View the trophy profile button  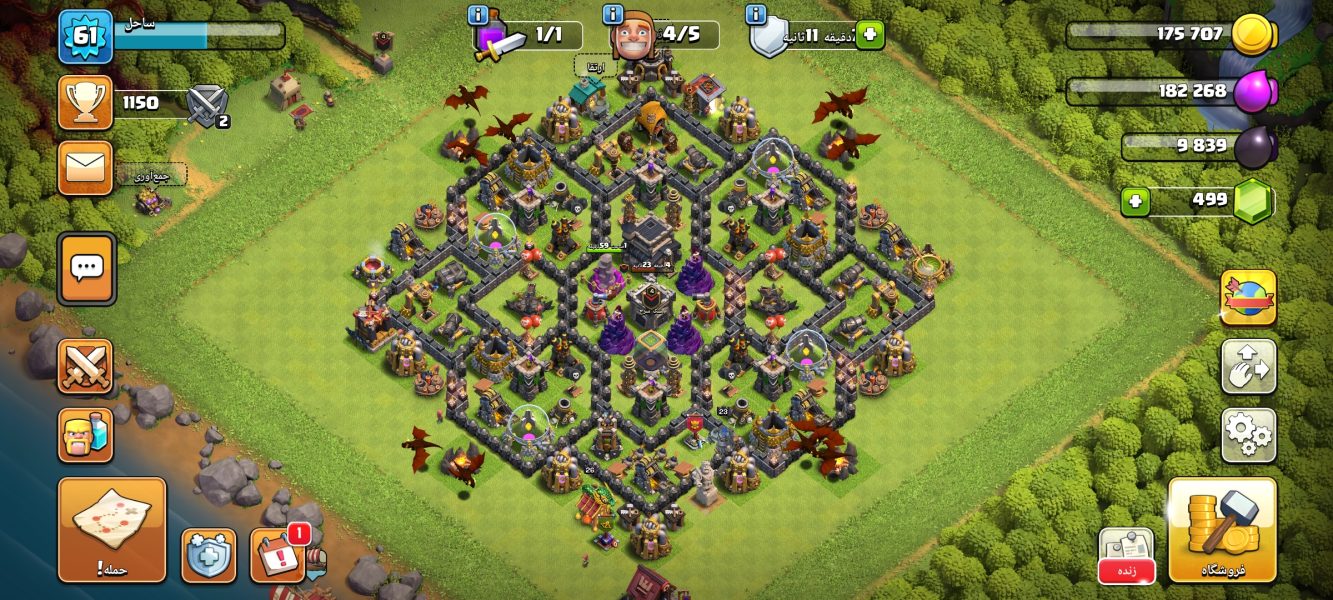(x=85, y=102)
